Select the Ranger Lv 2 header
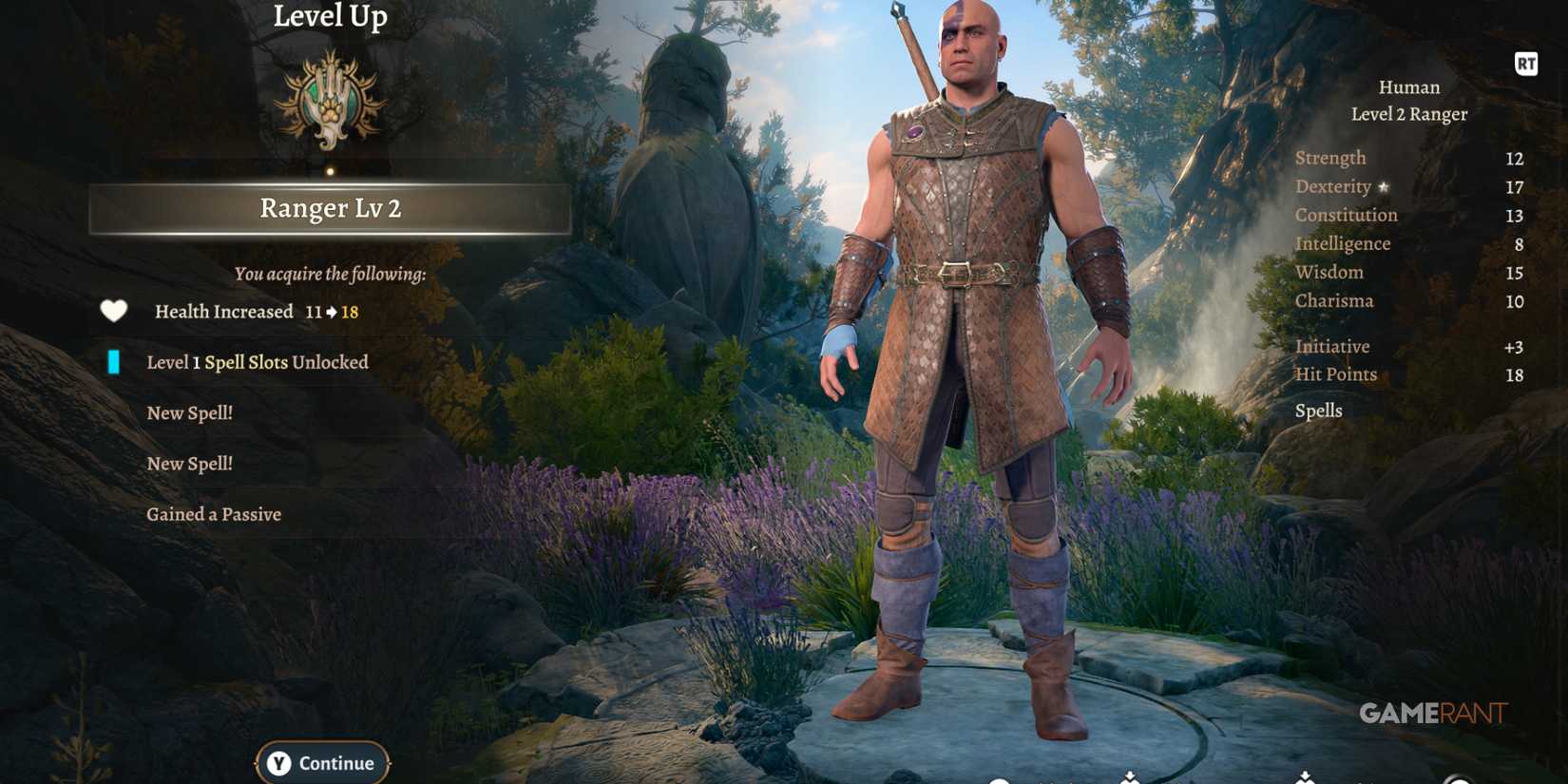 [329, 208]
